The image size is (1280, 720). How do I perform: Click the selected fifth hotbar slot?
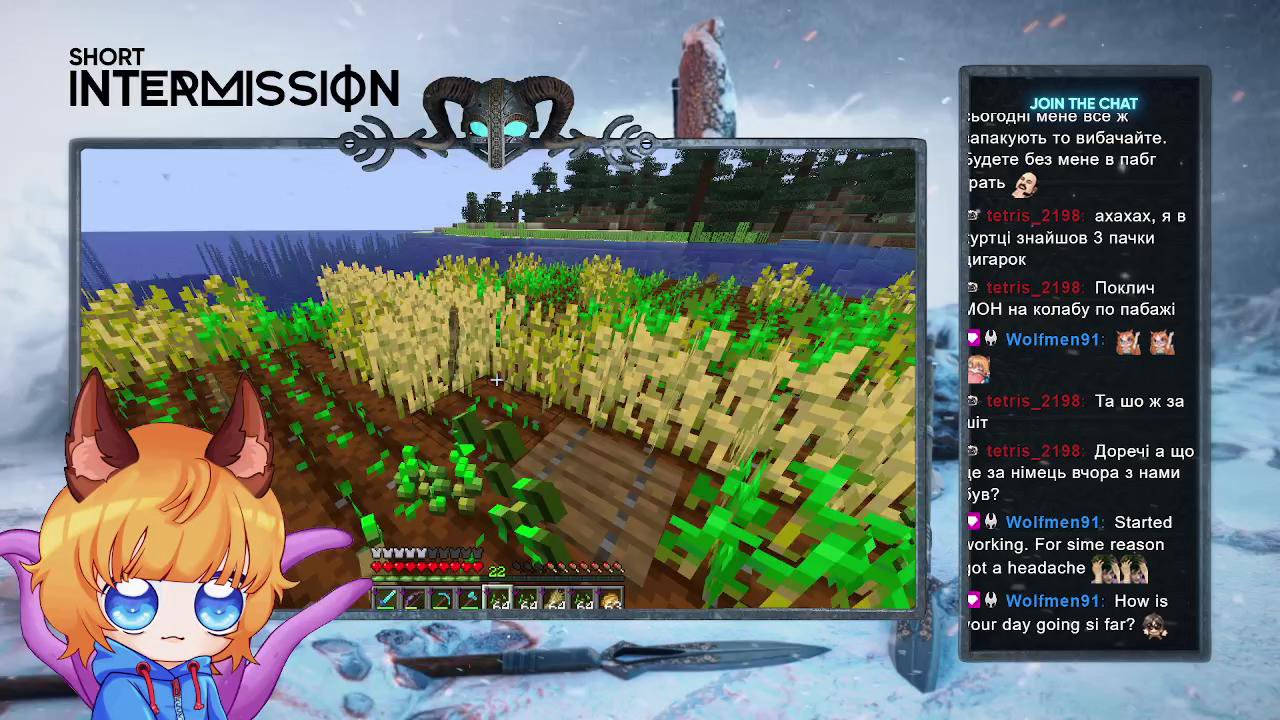[x=497, y=598]
